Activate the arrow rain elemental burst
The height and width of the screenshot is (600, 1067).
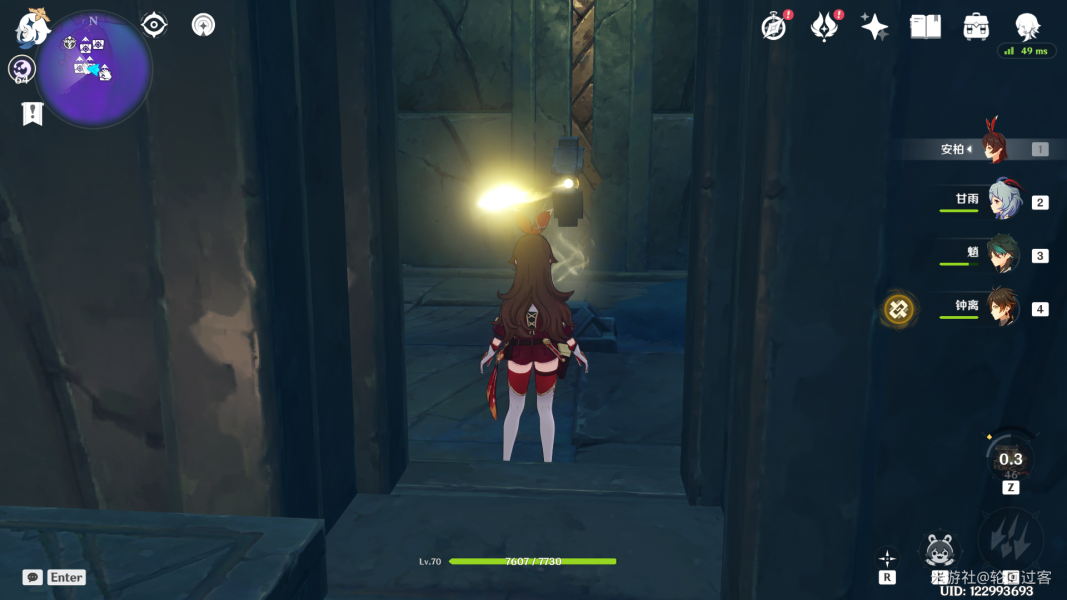(1010, 541)
